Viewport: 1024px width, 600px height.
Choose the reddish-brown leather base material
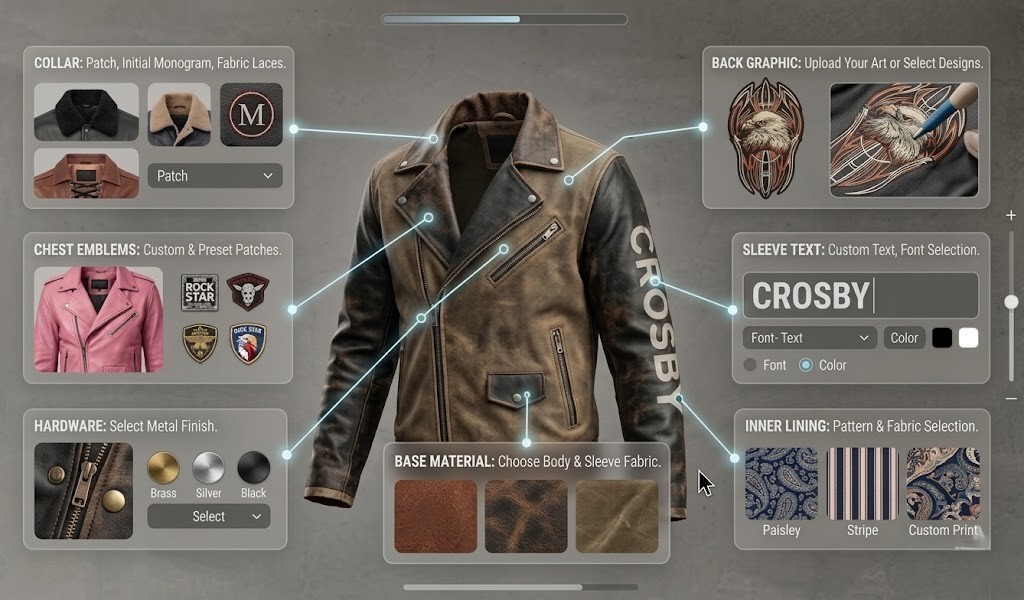click(436, 516)
